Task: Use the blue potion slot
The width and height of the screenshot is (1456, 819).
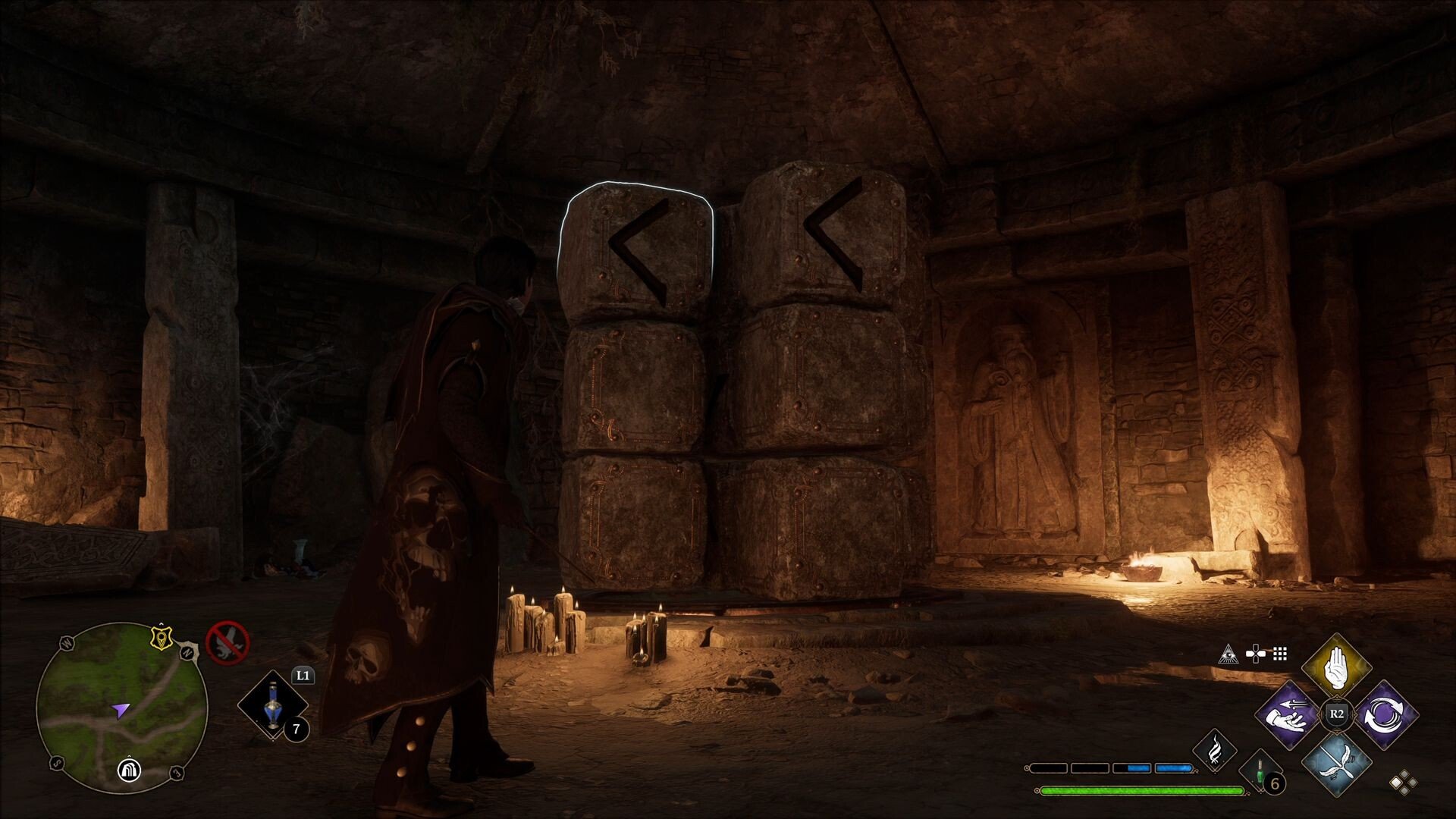Action: point(272,705)
